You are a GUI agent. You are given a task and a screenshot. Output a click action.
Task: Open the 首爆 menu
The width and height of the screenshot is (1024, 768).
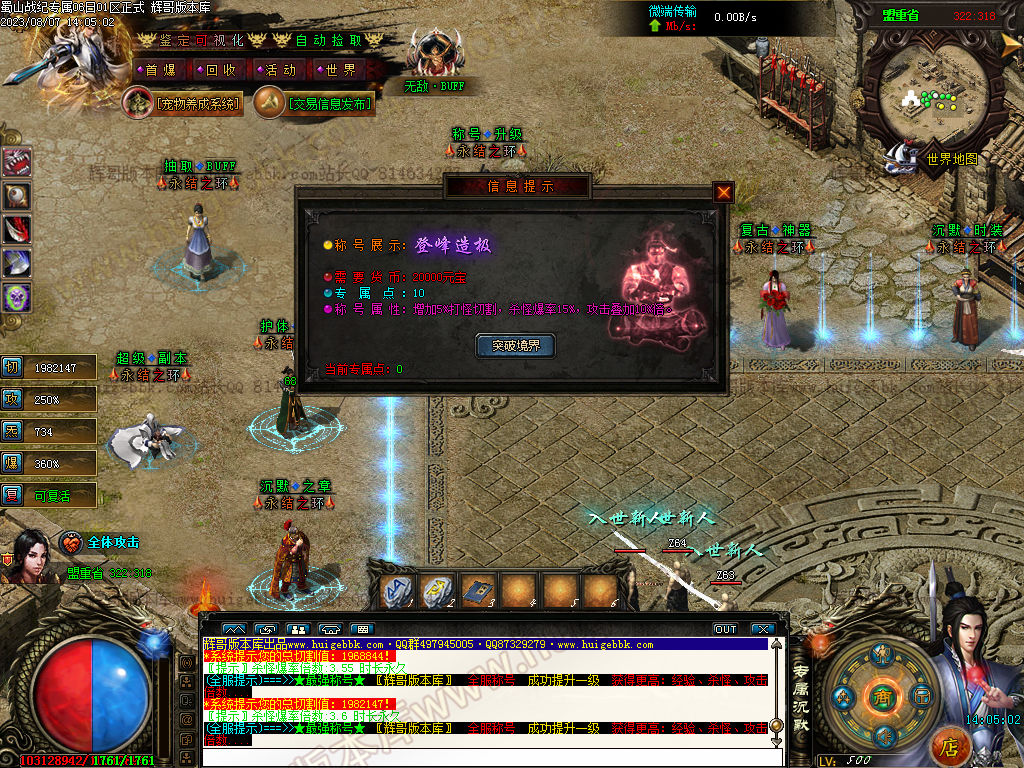[159, 70]
